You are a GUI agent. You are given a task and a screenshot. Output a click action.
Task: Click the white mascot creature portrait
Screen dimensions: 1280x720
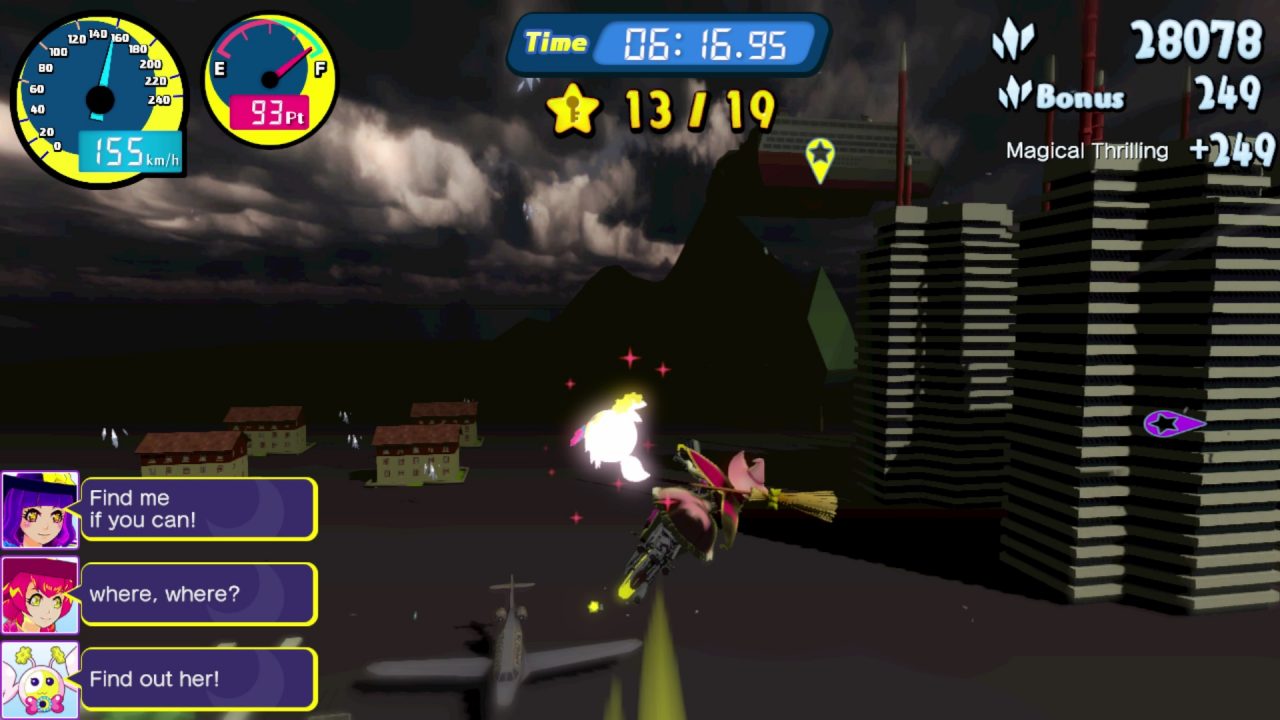pos(40,680)
